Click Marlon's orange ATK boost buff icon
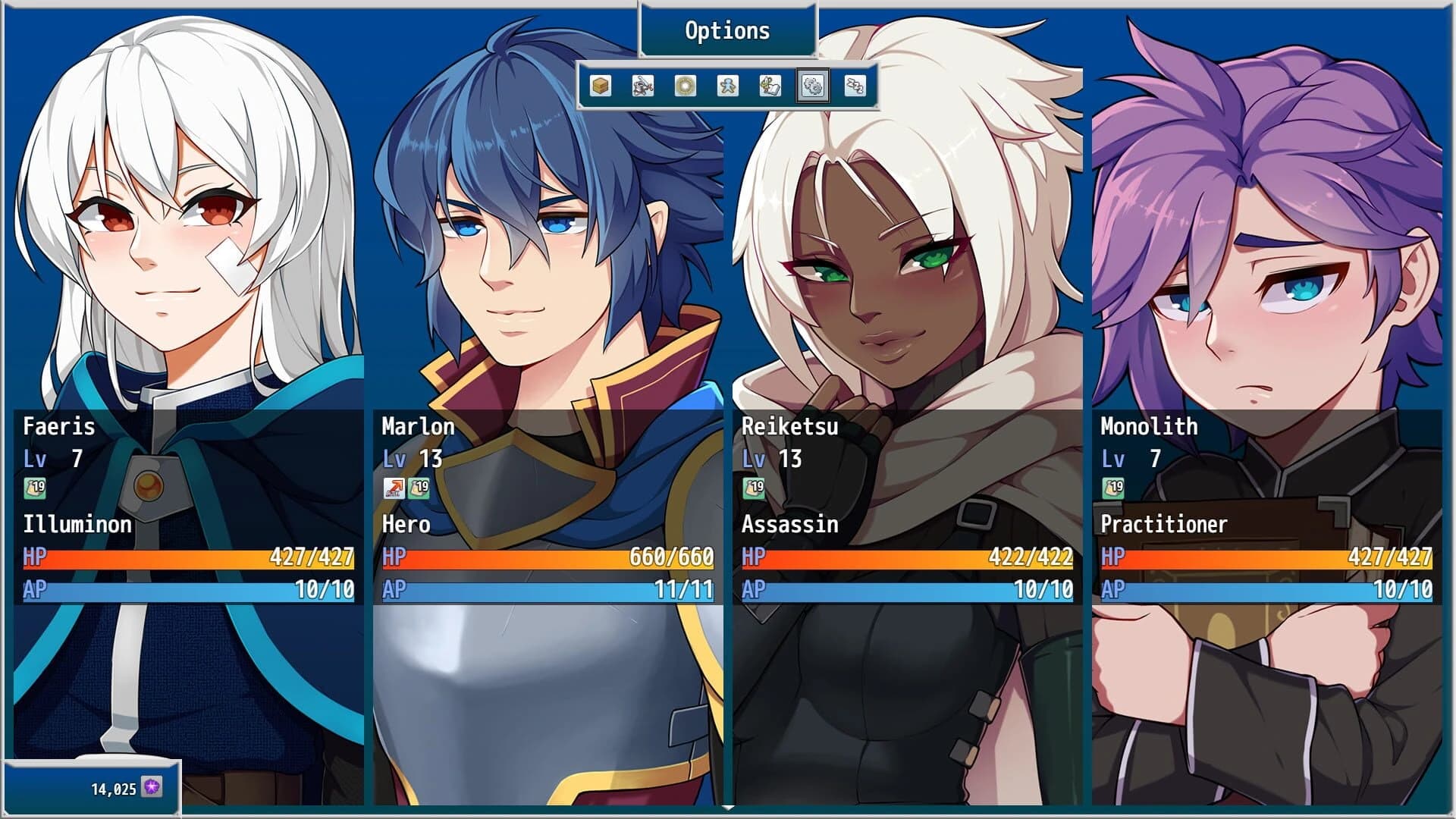1456x819 pixels. [395, 488]
